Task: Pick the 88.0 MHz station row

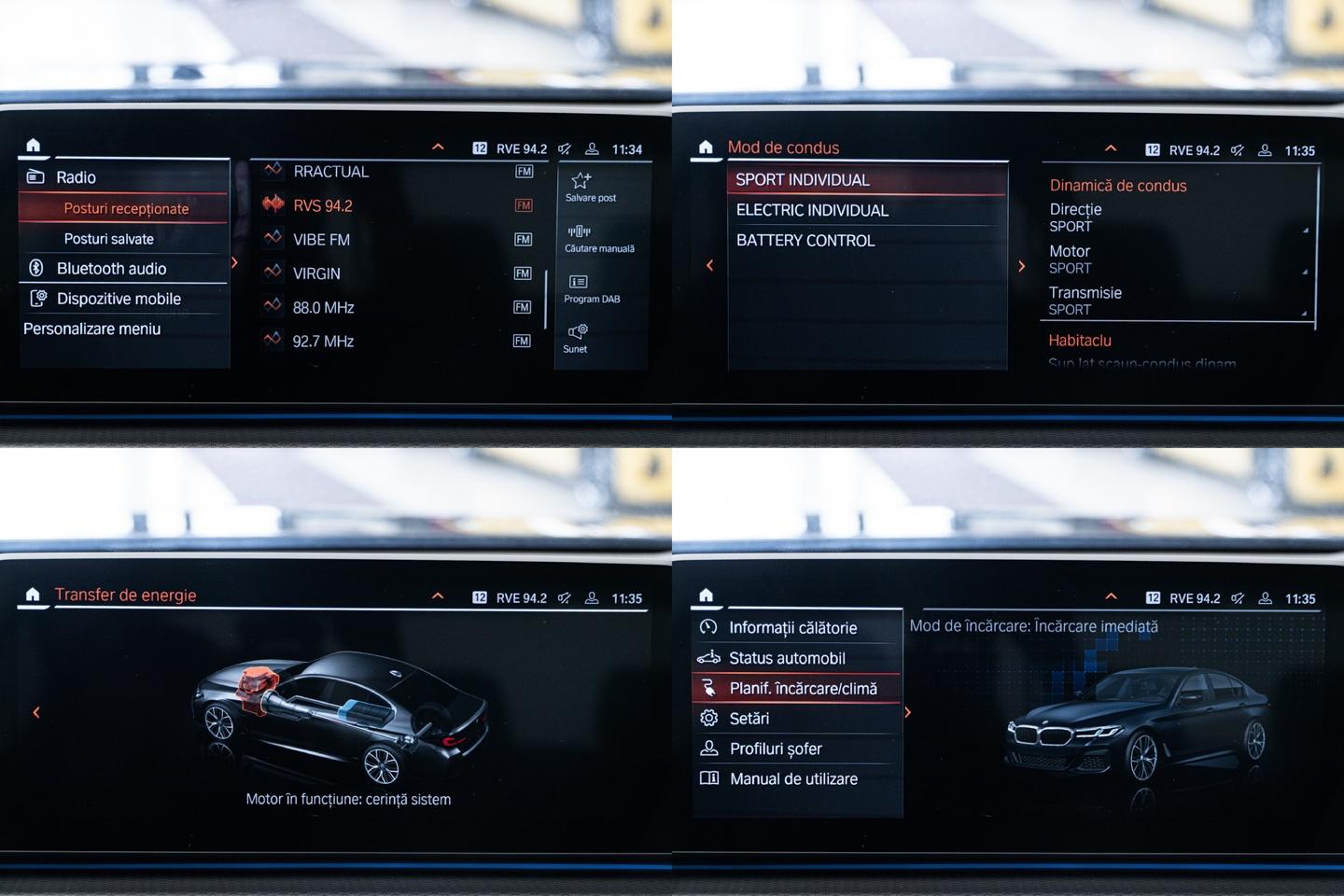Action: (323, 307)
